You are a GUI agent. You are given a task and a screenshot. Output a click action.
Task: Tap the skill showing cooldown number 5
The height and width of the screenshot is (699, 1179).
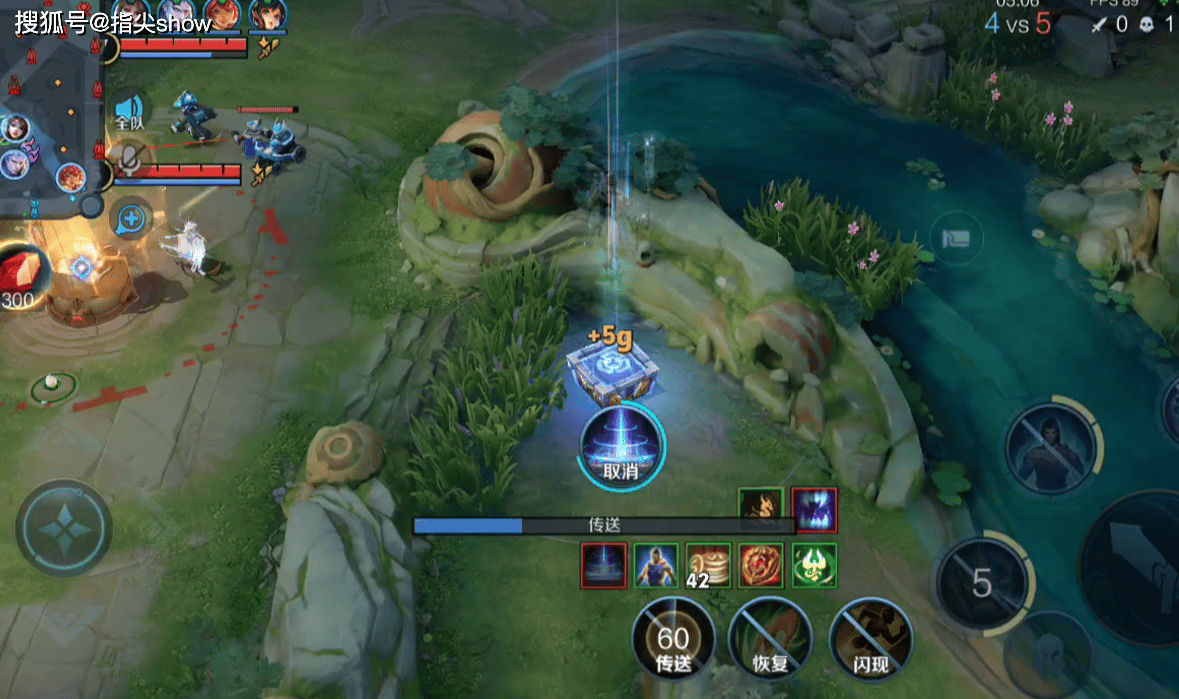pos(981,584)
